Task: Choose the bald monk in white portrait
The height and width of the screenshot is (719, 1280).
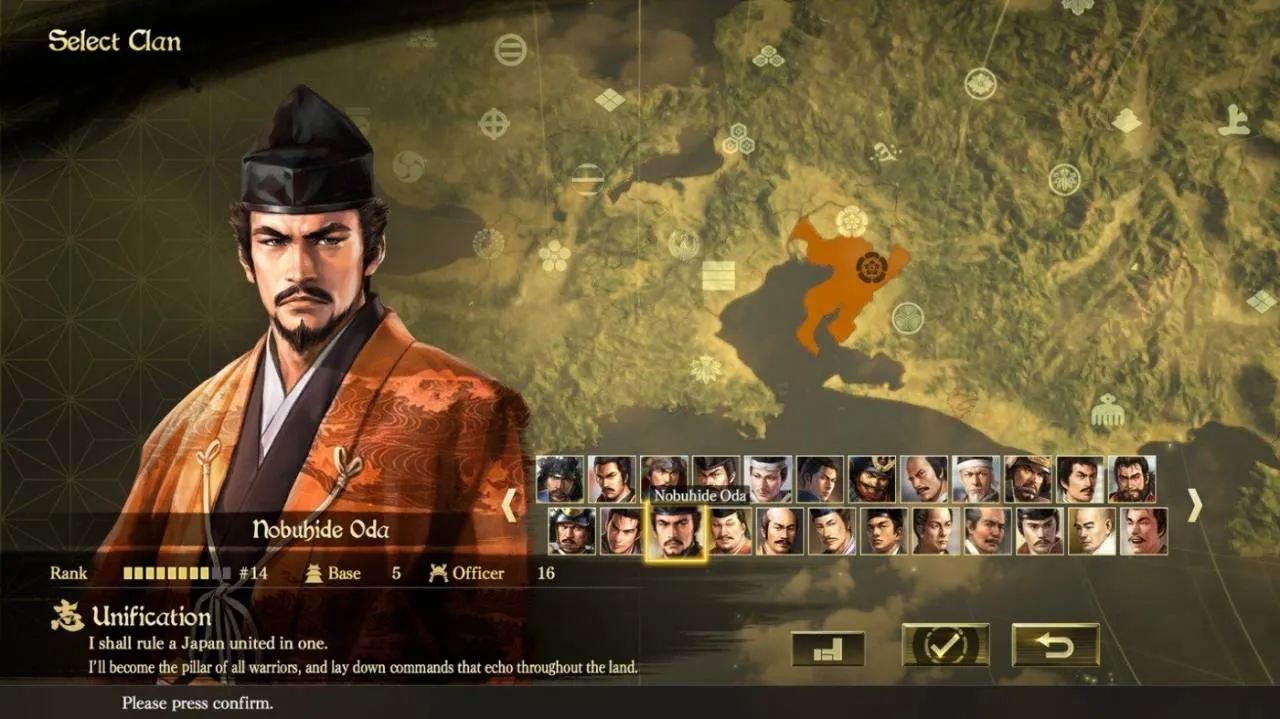Action: tap(1091, 531)
